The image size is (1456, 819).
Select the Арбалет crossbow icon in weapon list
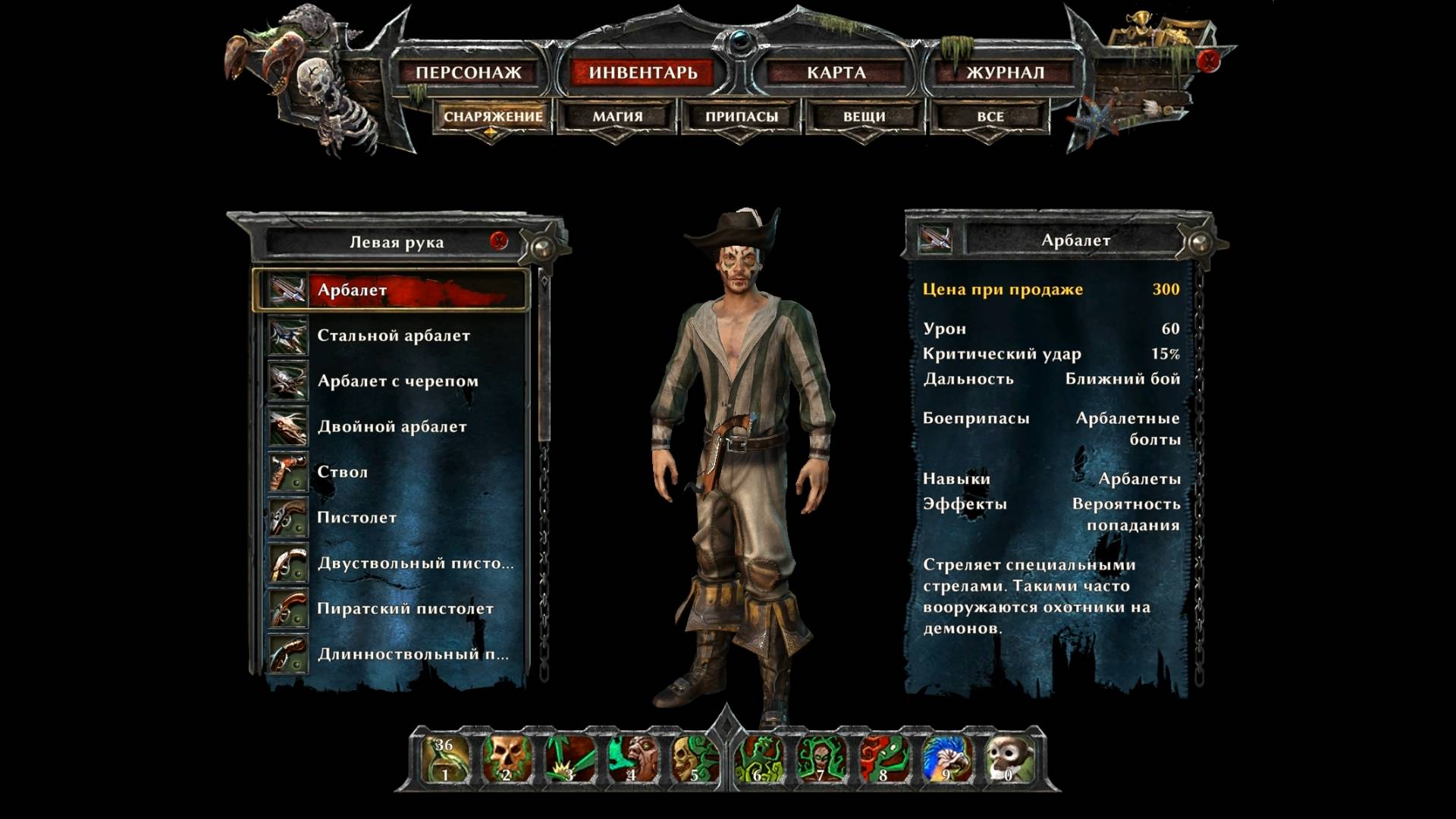pos(285,289)
